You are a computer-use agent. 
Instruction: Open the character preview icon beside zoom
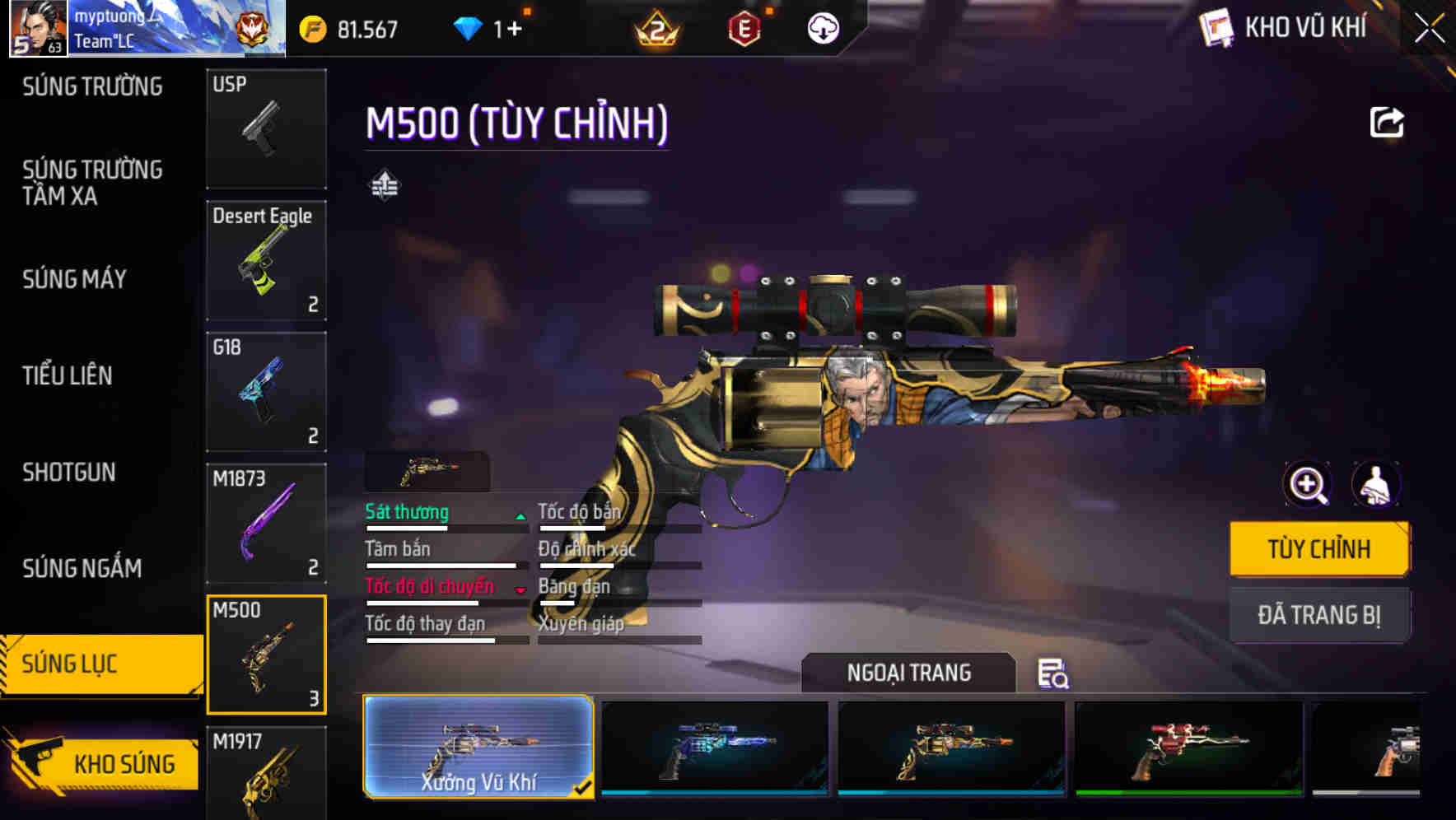point(1377,485)
